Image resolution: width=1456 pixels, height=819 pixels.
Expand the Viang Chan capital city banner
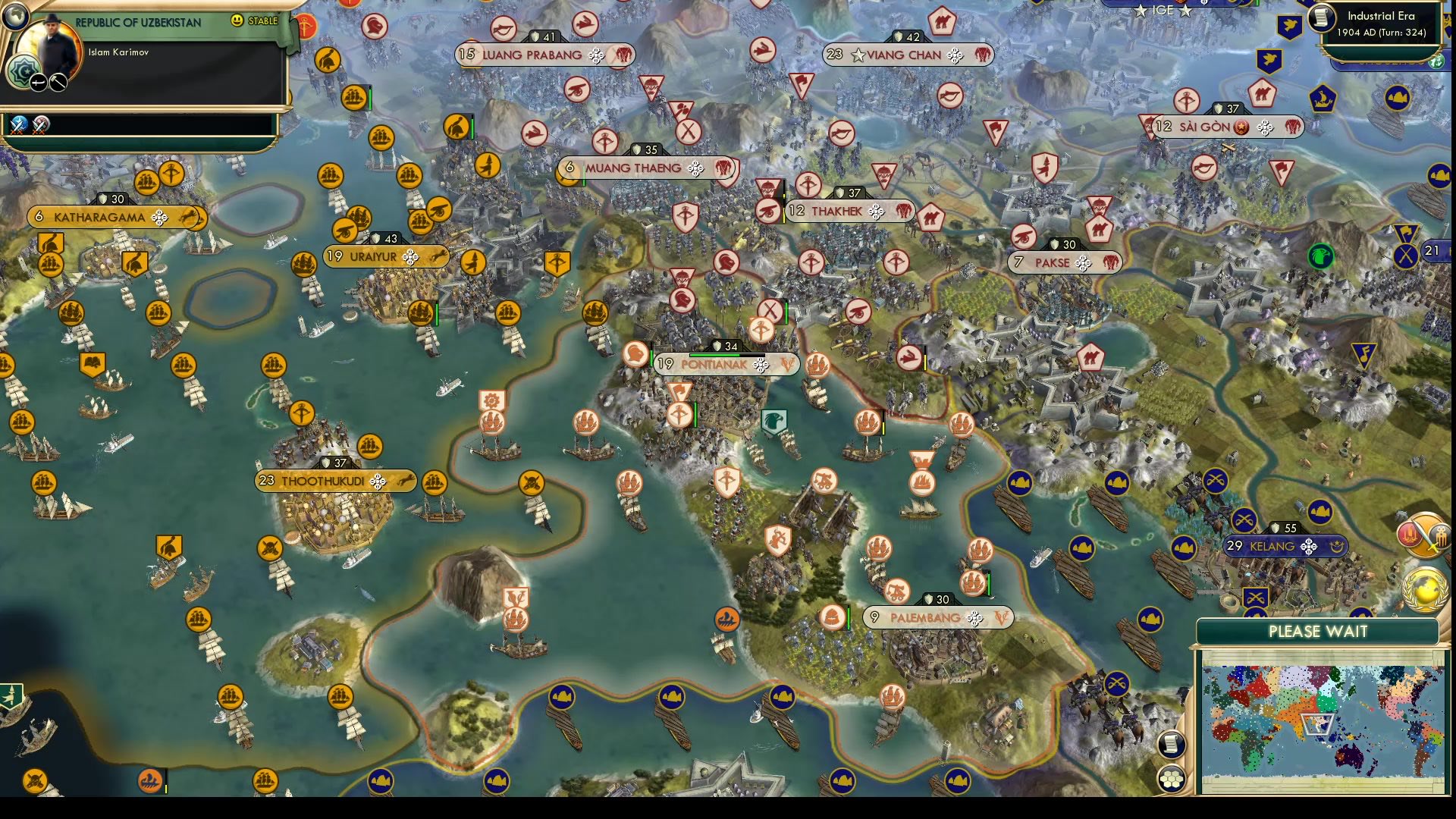click(902, 55)
